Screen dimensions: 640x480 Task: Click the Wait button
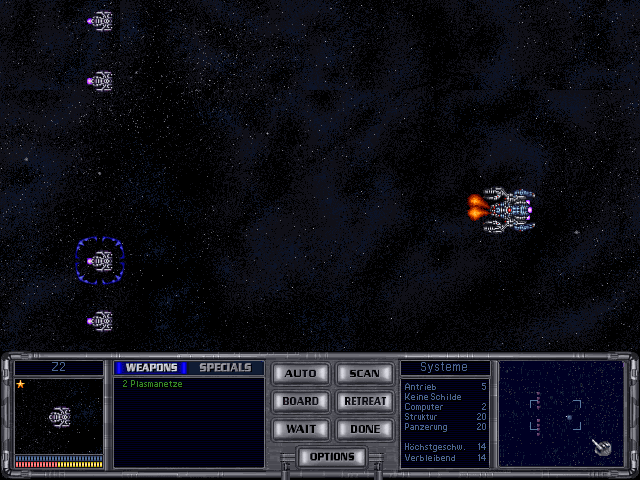(x=300, y=429)
